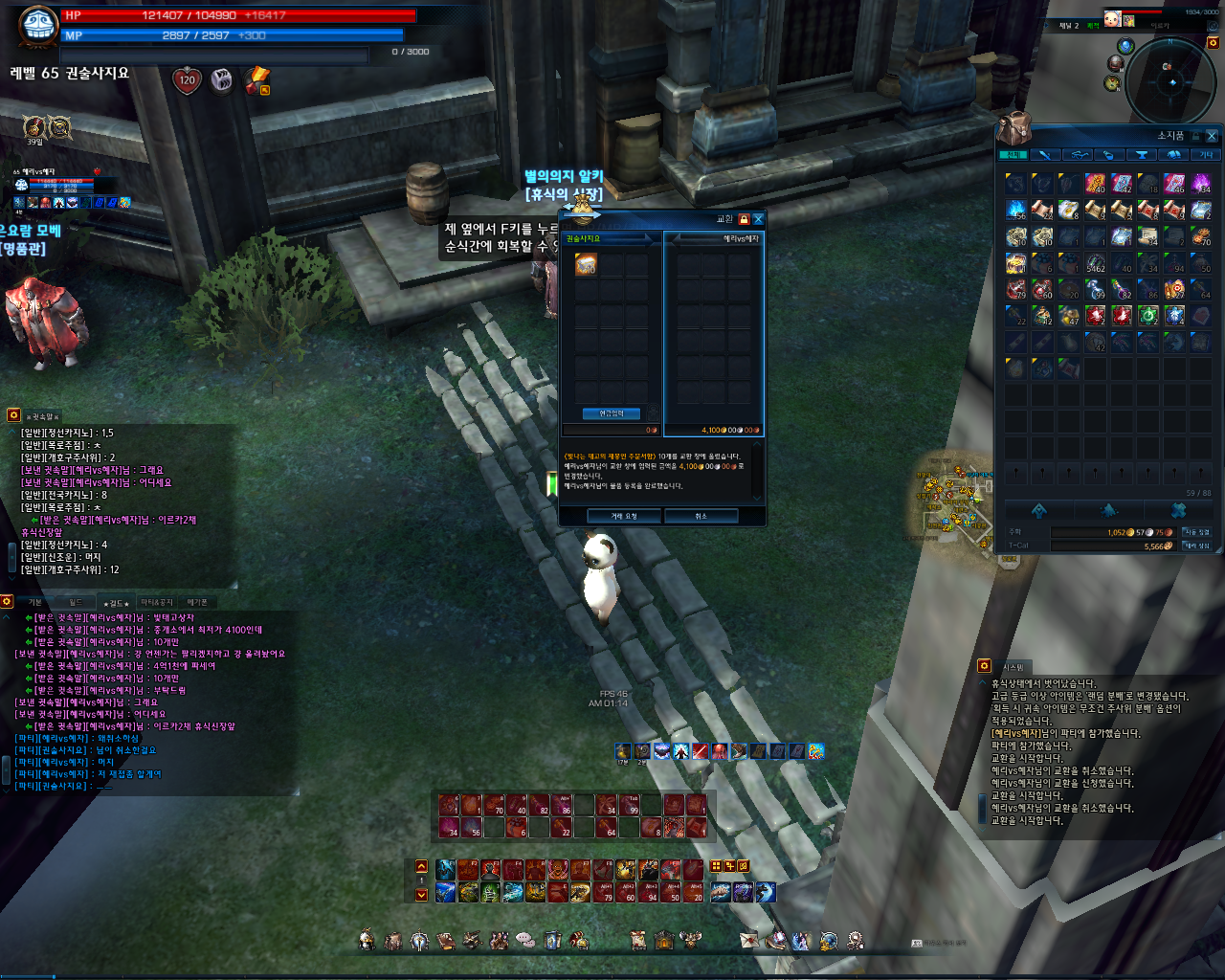Switch to the 기타 inventory tab
The width and height of the screenshot is (1225, 980).
[x=1206, y=155]
